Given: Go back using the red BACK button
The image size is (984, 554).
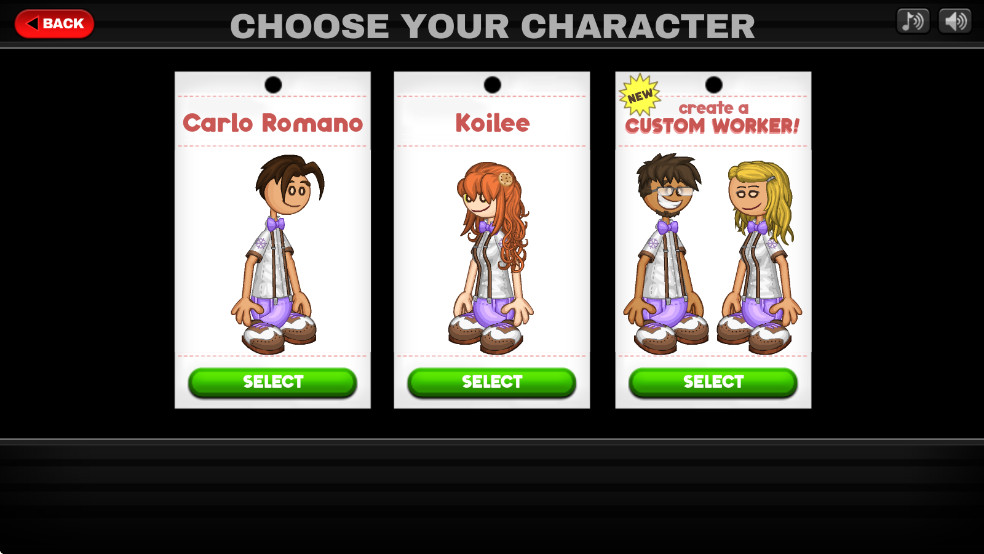Looking at the screenshot, I should pos(54,23).
